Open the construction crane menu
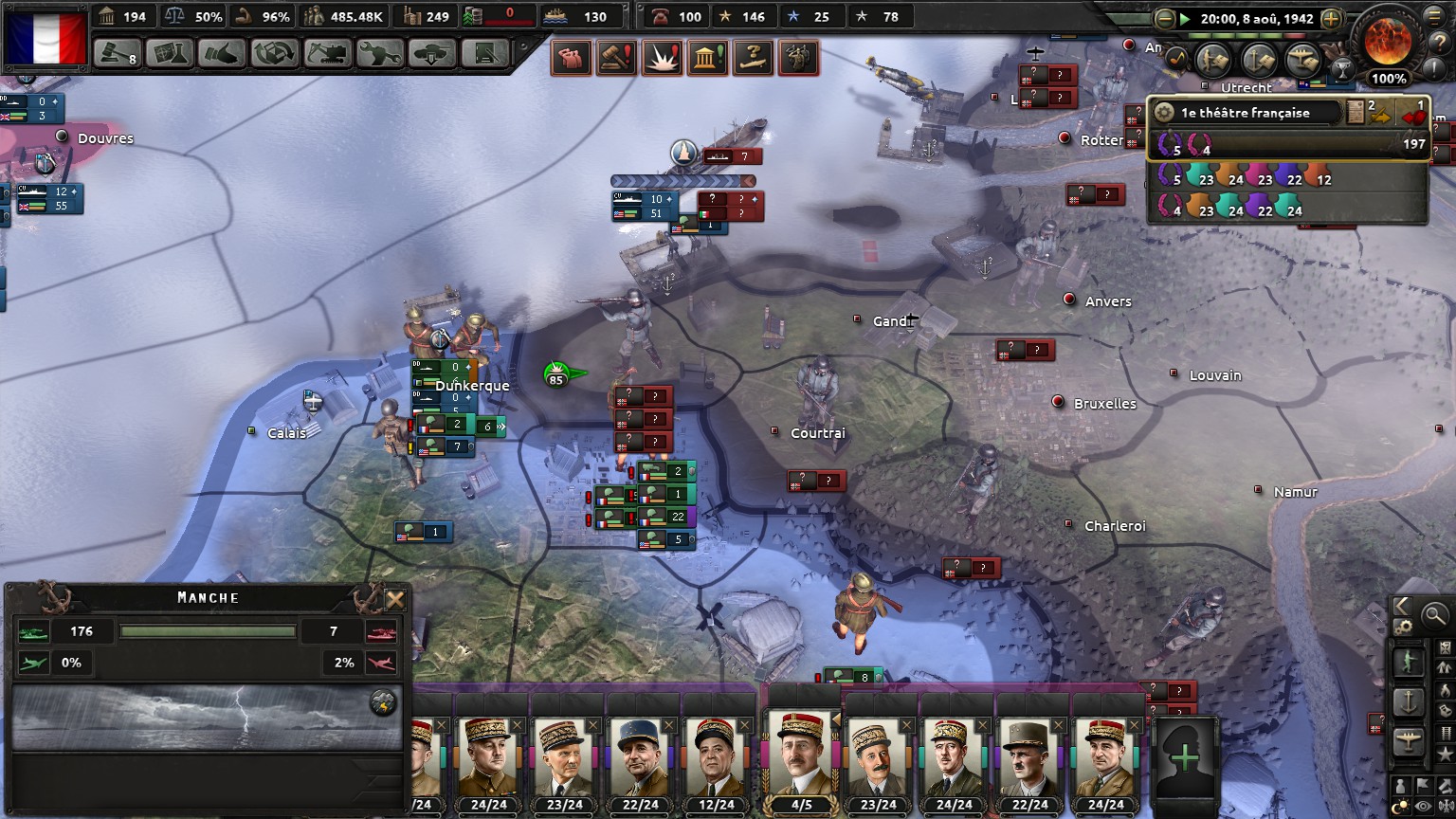The height and width of the screenshot is (819, 1456). (x=327, y=53)
